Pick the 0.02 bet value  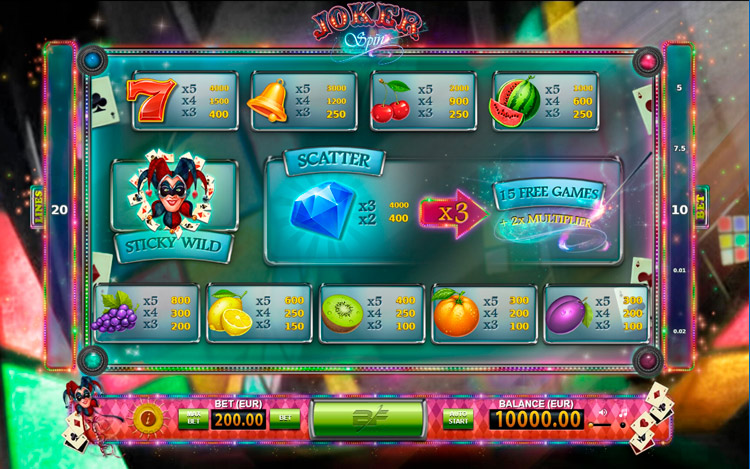[x=679, y=330]
